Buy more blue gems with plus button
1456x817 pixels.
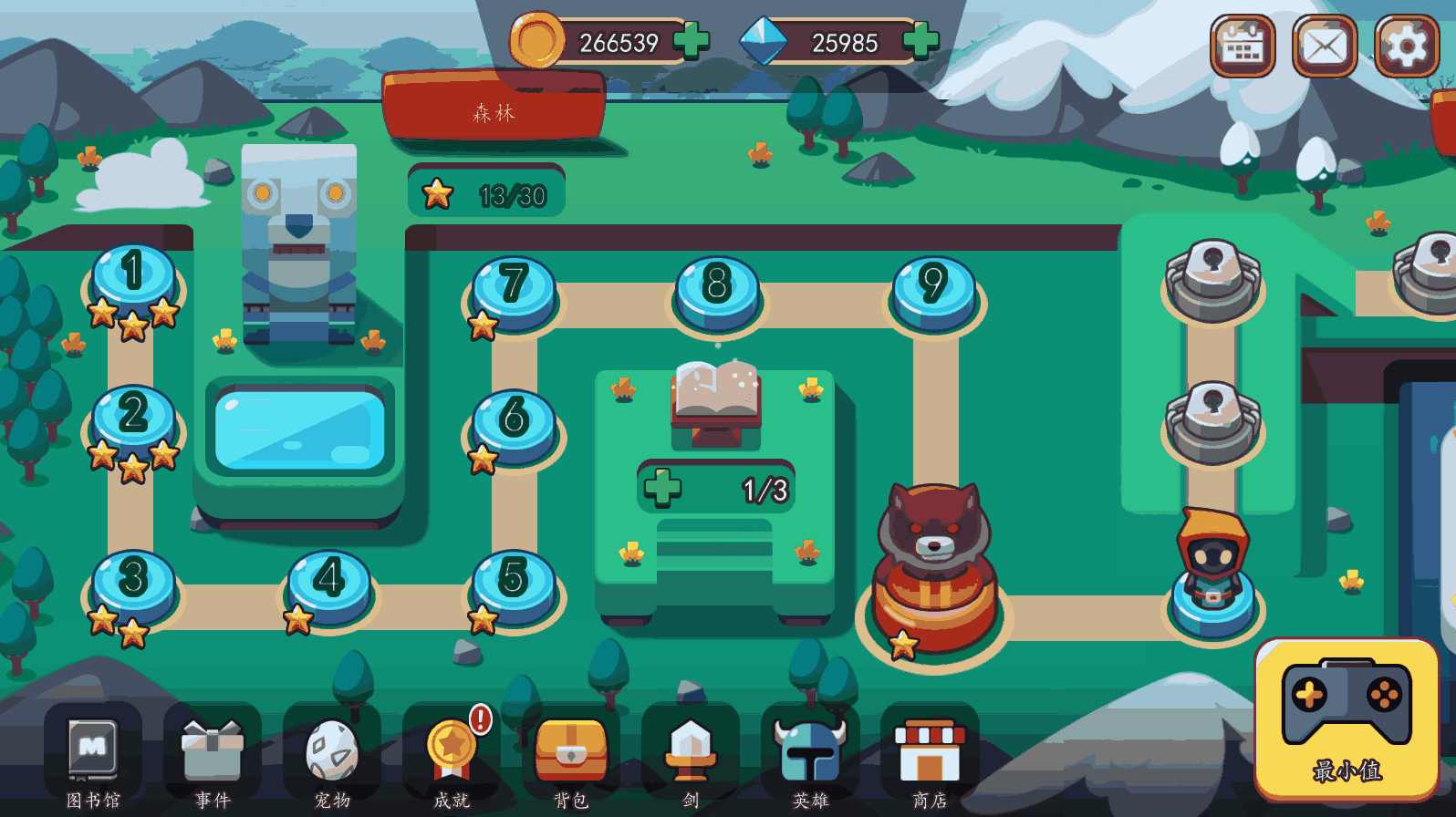(920, 41)
